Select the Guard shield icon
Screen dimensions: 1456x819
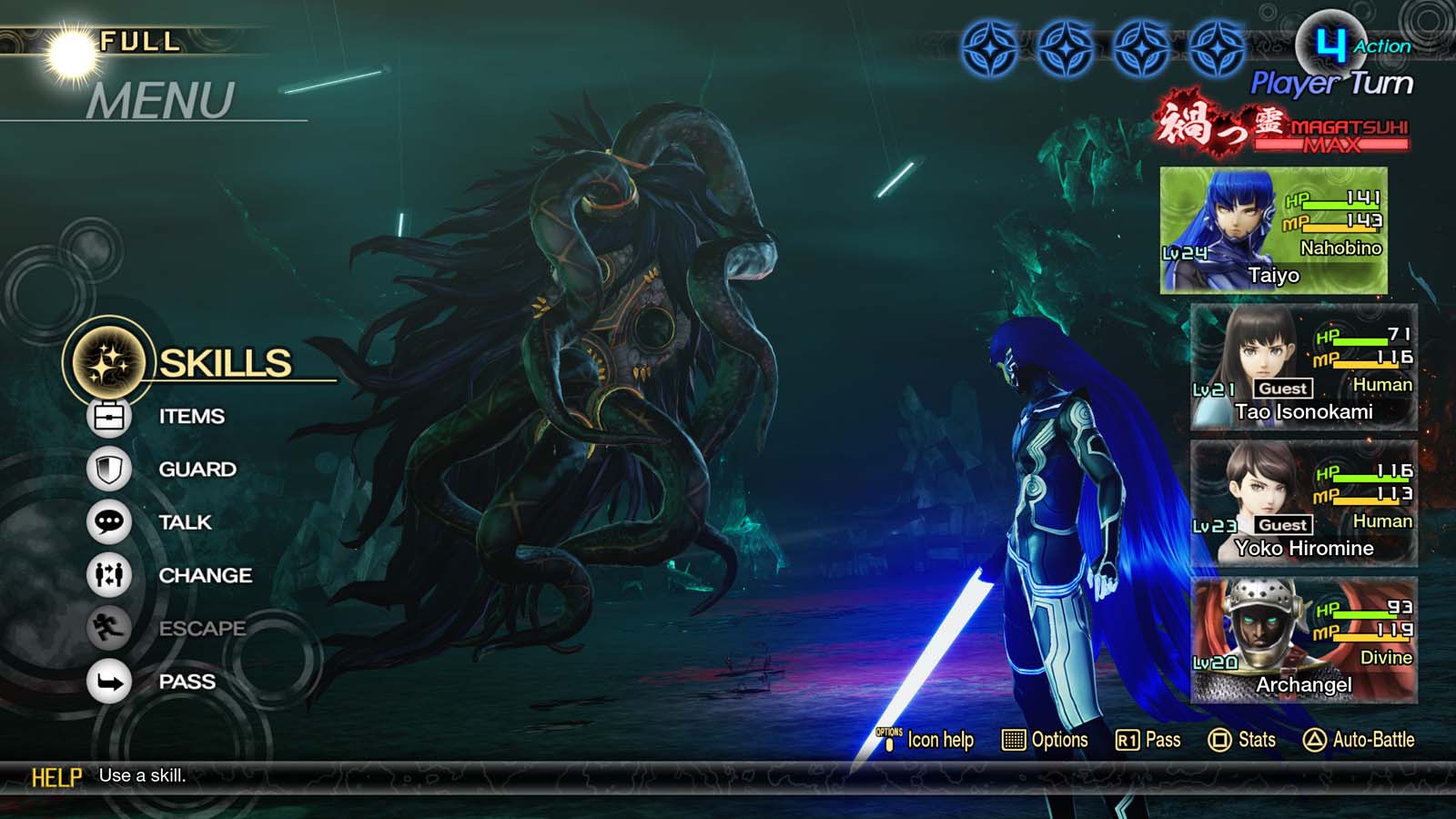click(x=108, y=469)
